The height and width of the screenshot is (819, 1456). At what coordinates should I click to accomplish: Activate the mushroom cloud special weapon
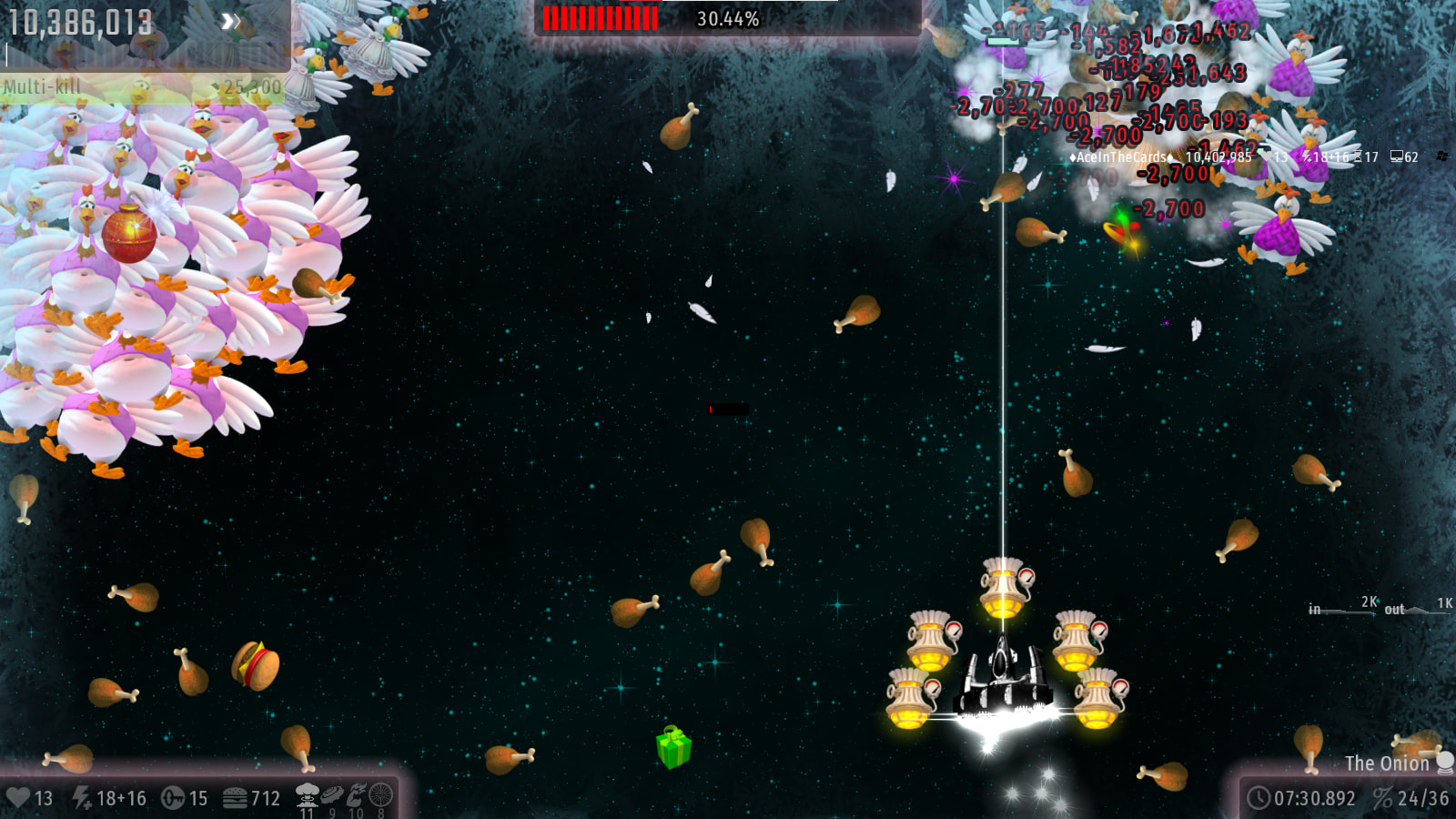click(307, 796)
